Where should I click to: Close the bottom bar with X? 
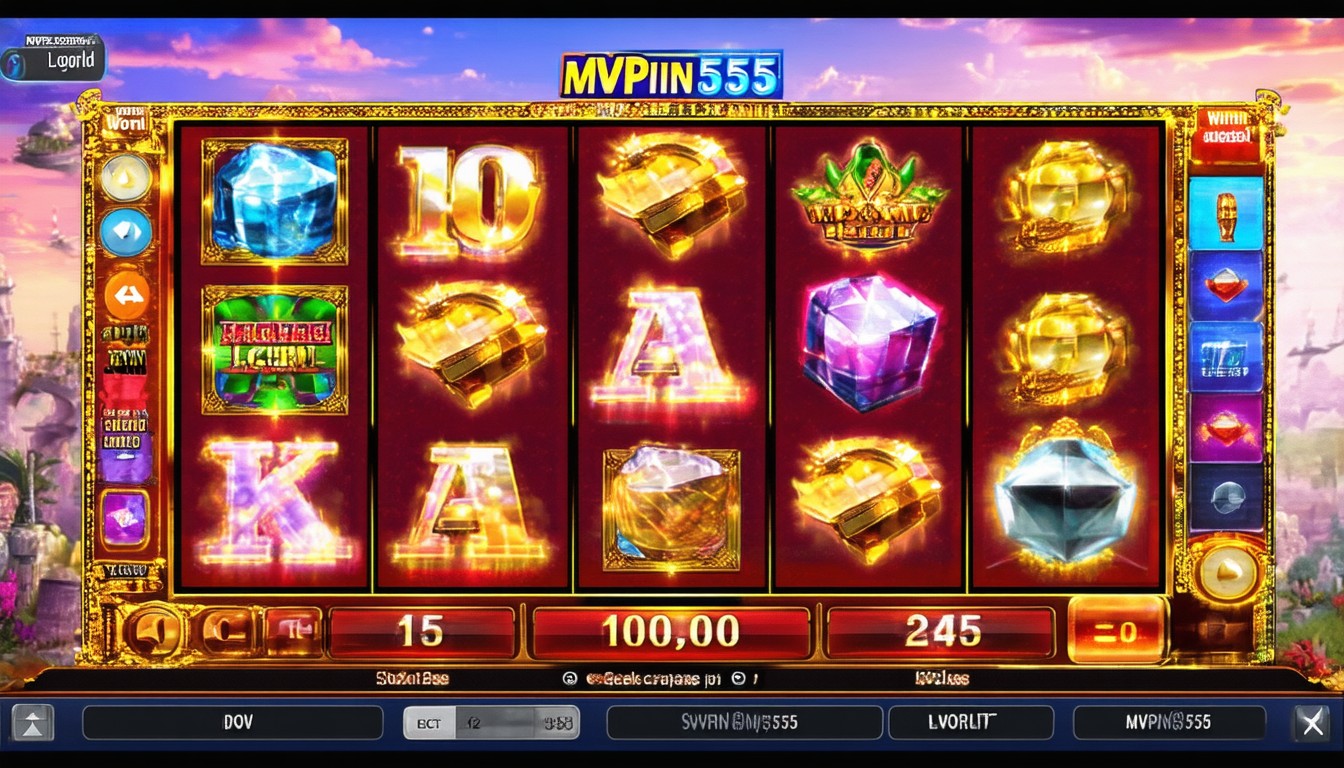[1310, 722]
